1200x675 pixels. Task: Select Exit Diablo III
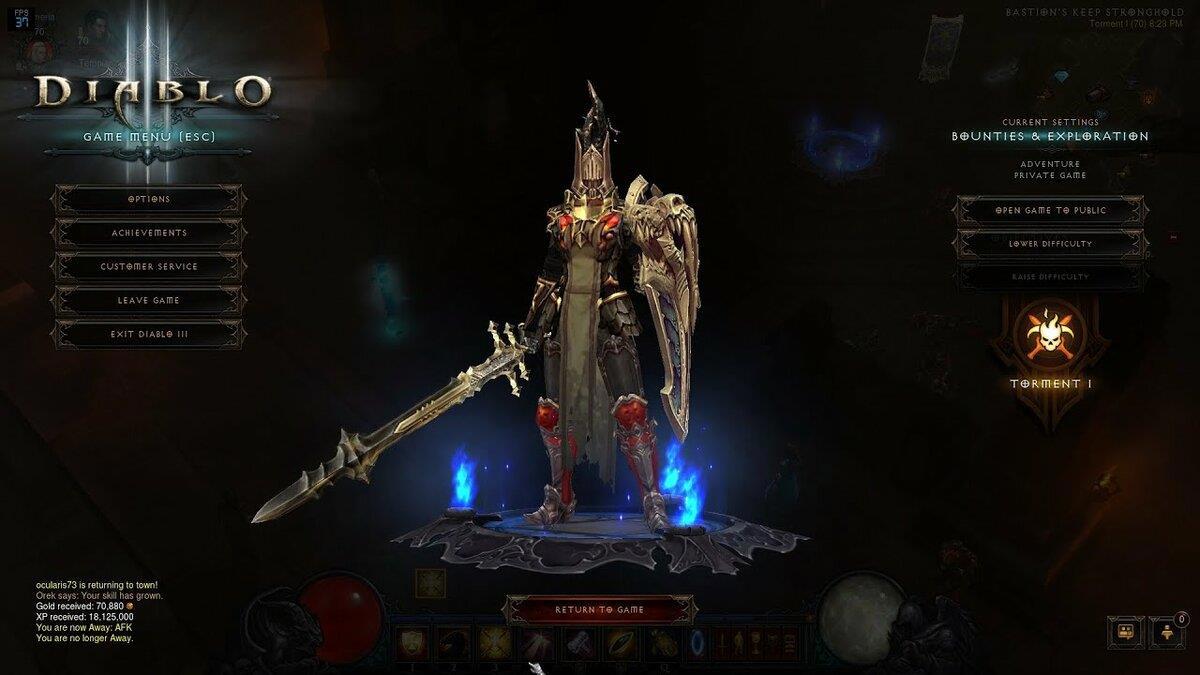pos(149,334)
